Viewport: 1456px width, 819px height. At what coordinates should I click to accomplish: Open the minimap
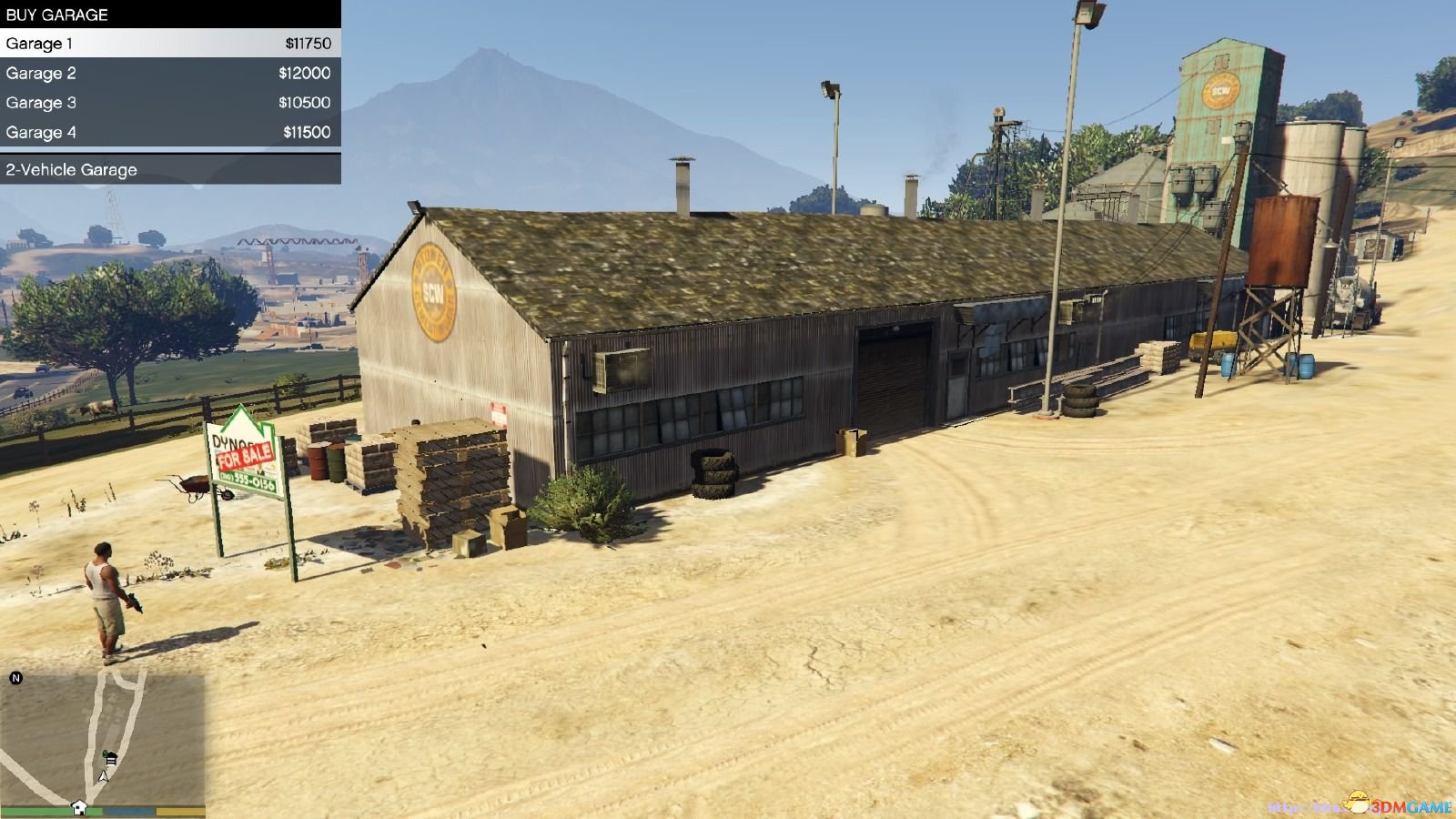click(102, 735)
